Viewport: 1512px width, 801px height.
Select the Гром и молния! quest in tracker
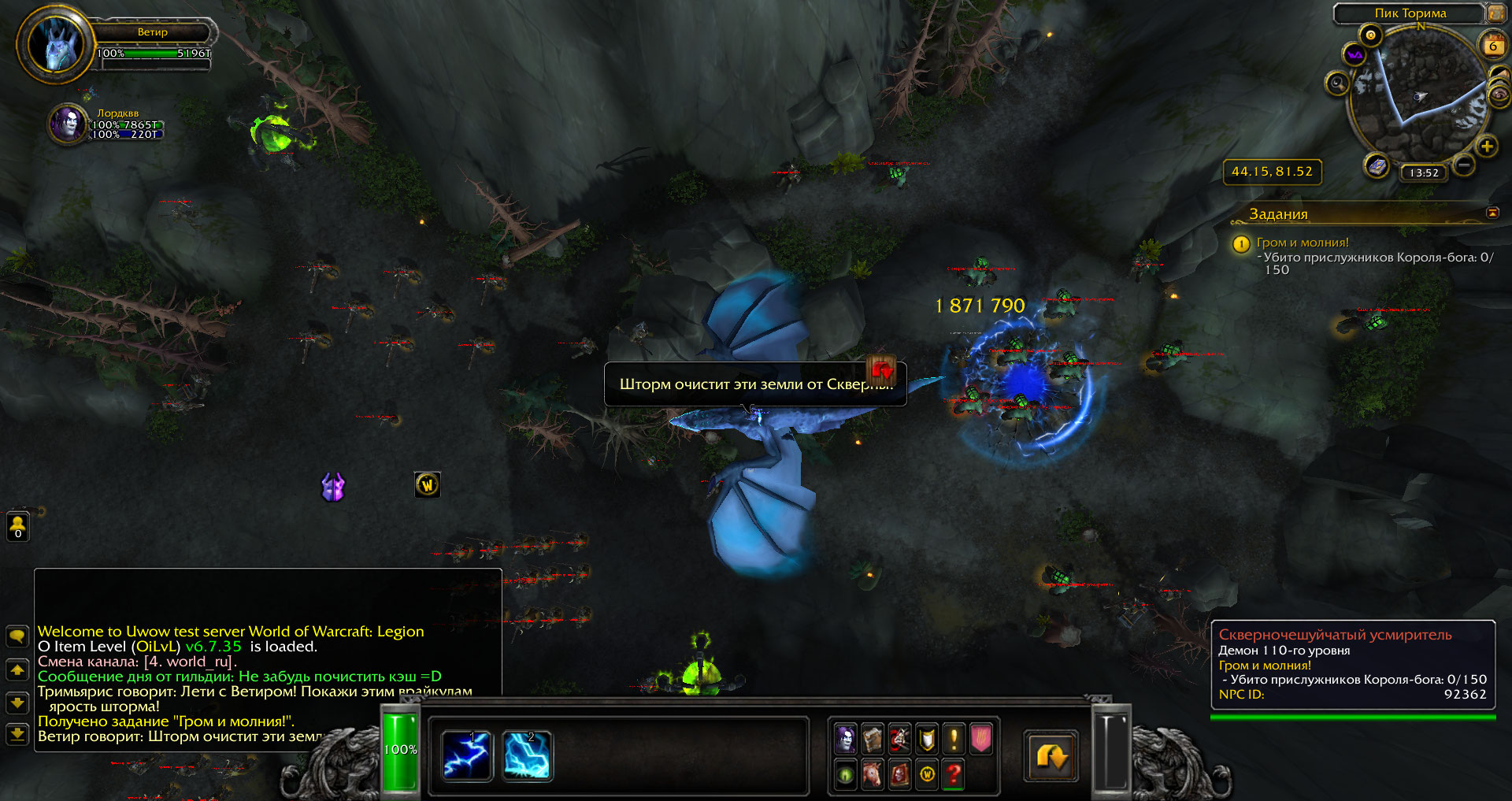click(x=1303, y=243)
